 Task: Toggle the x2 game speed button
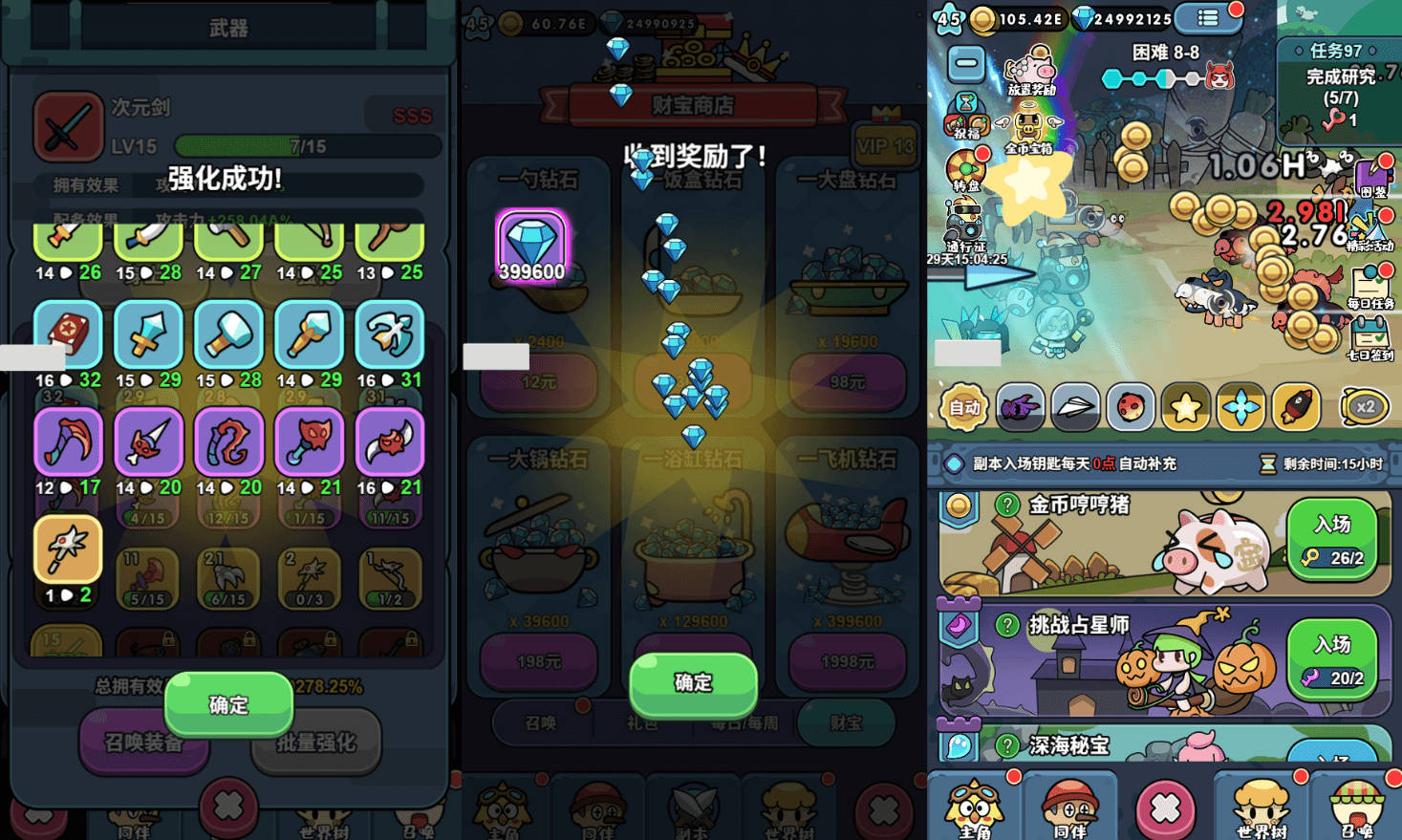click(1367, 407)
